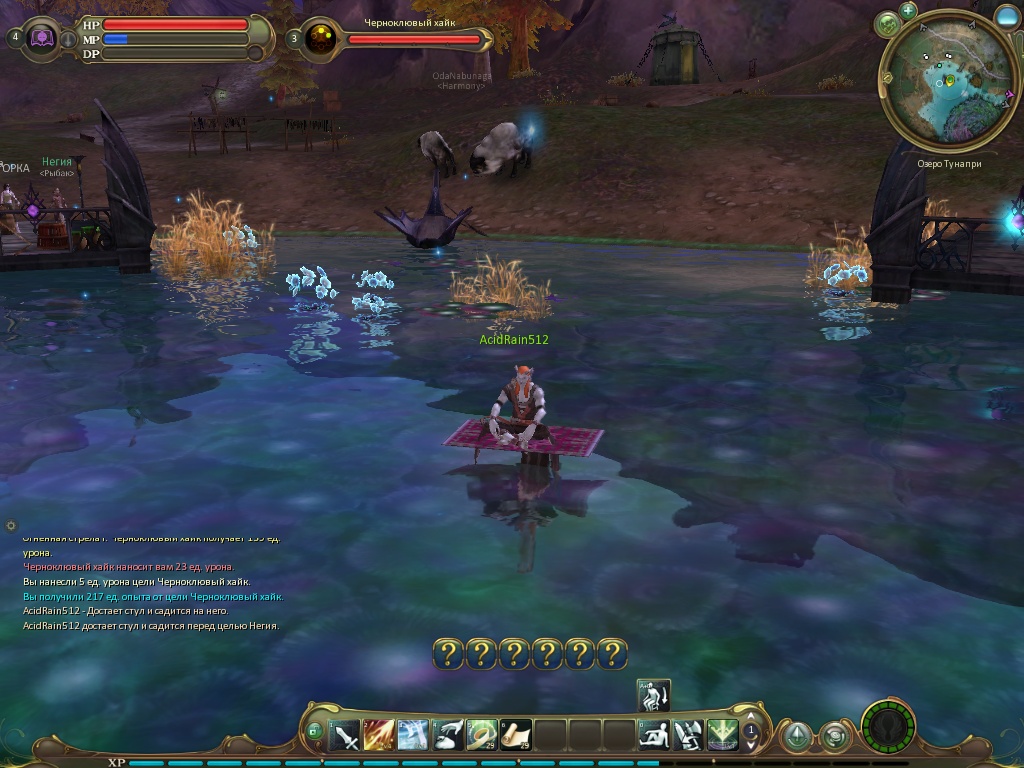Select the first yellow question mark icon
1024x768 pixels.
(x=449, y=654)
